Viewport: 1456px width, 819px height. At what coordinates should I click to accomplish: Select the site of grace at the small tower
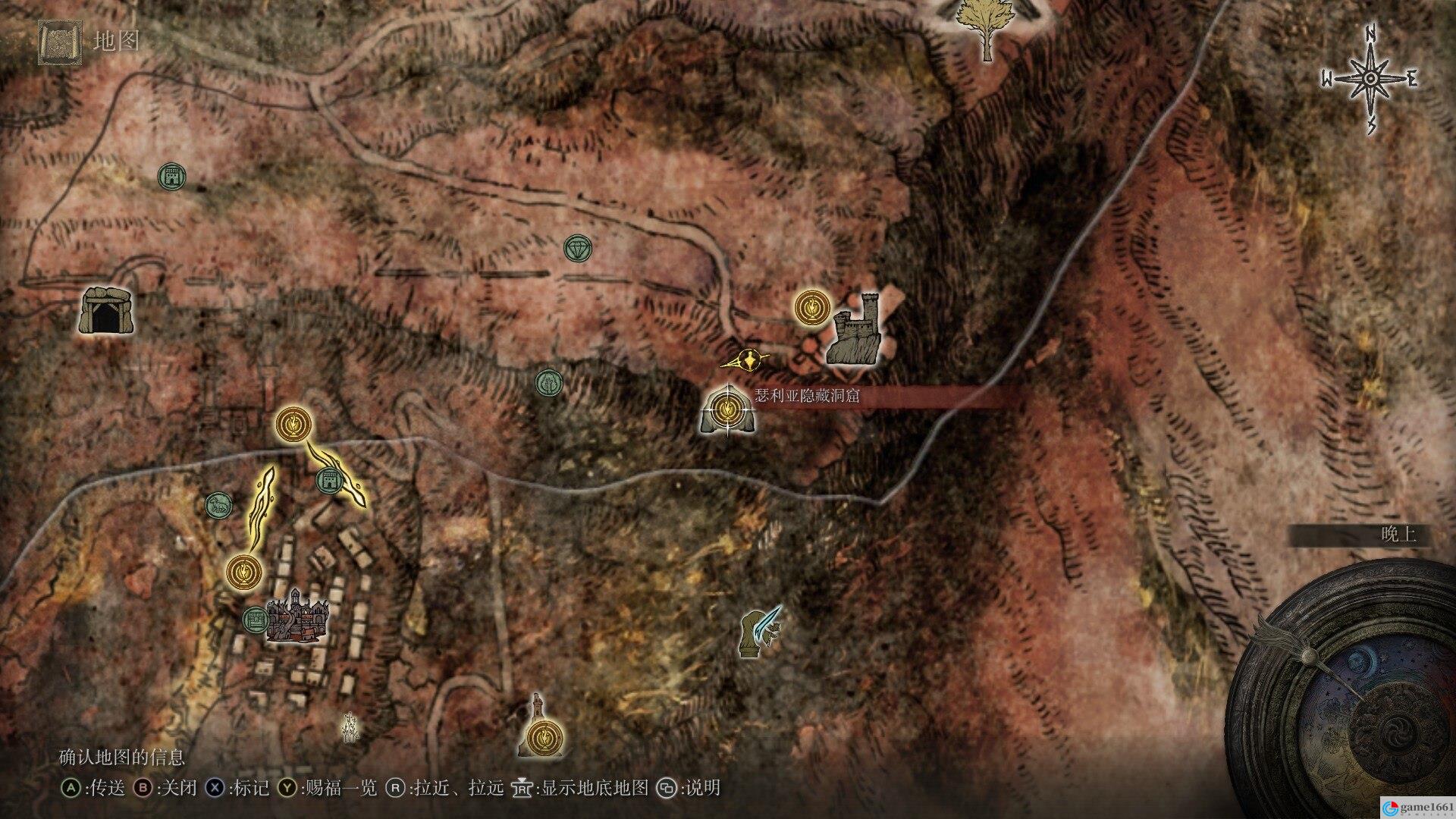[x=546, y=736]
